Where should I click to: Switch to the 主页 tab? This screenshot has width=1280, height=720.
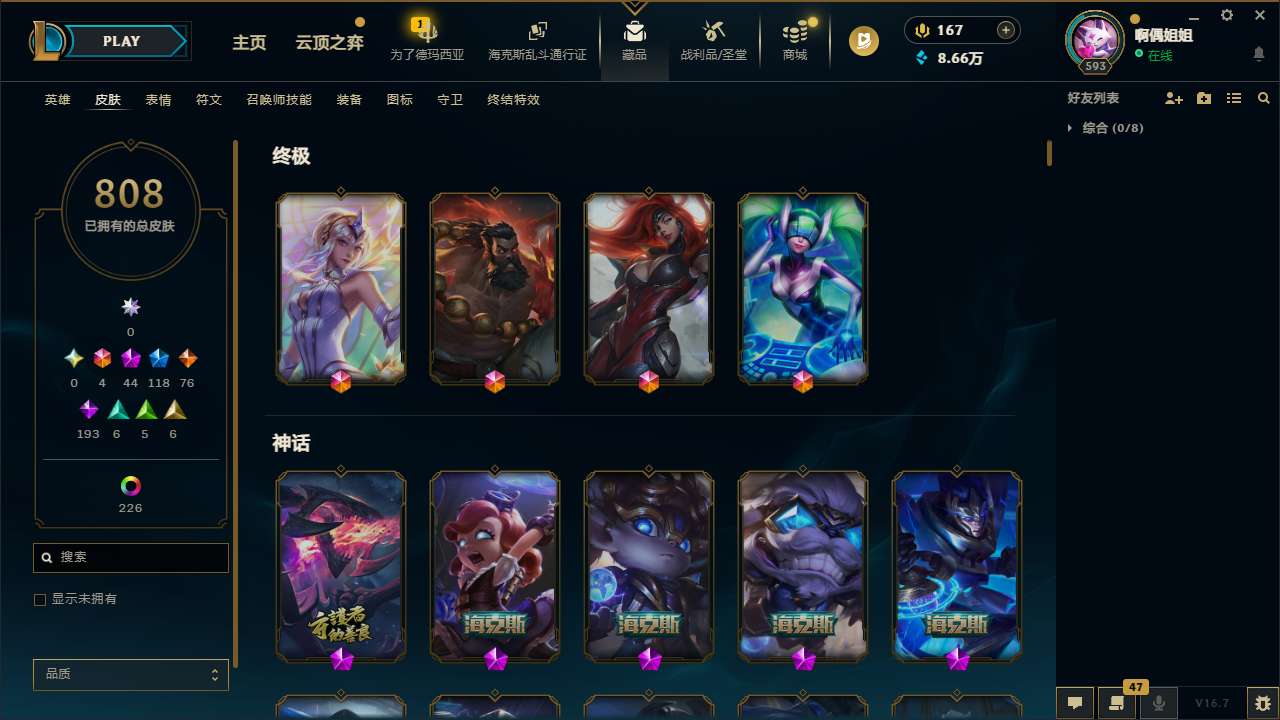click(248, 43)
